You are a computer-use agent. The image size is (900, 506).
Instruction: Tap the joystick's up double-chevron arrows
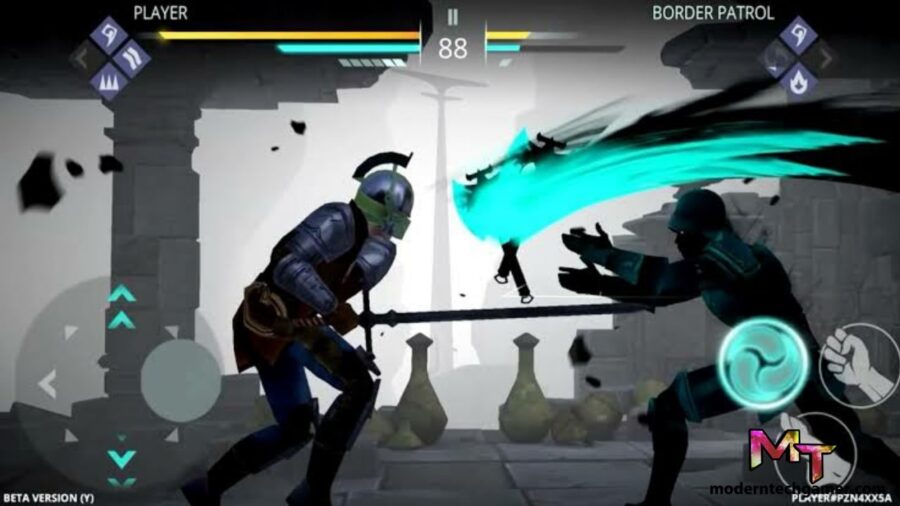(x=122, y=307)
